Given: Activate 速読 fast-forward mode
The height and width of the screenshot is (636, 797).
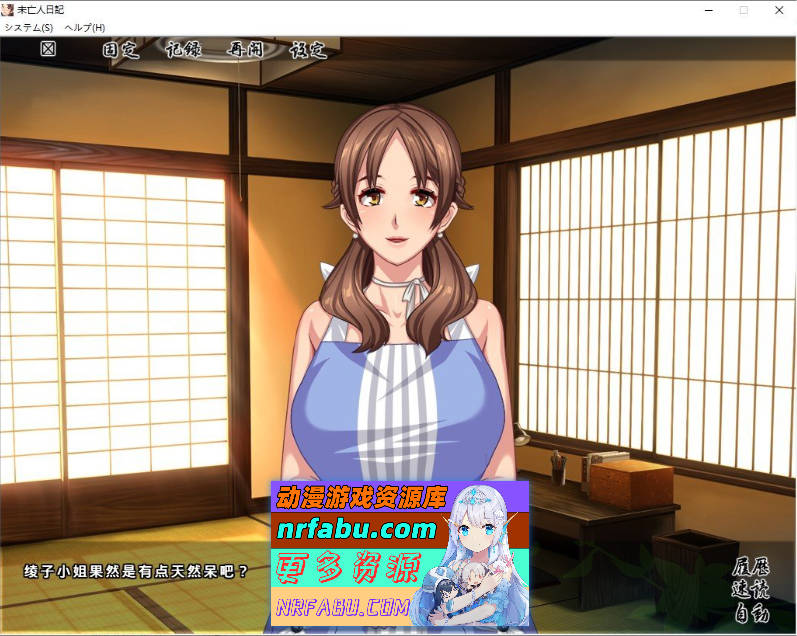Looking at the screenshot, I should 752,593.
